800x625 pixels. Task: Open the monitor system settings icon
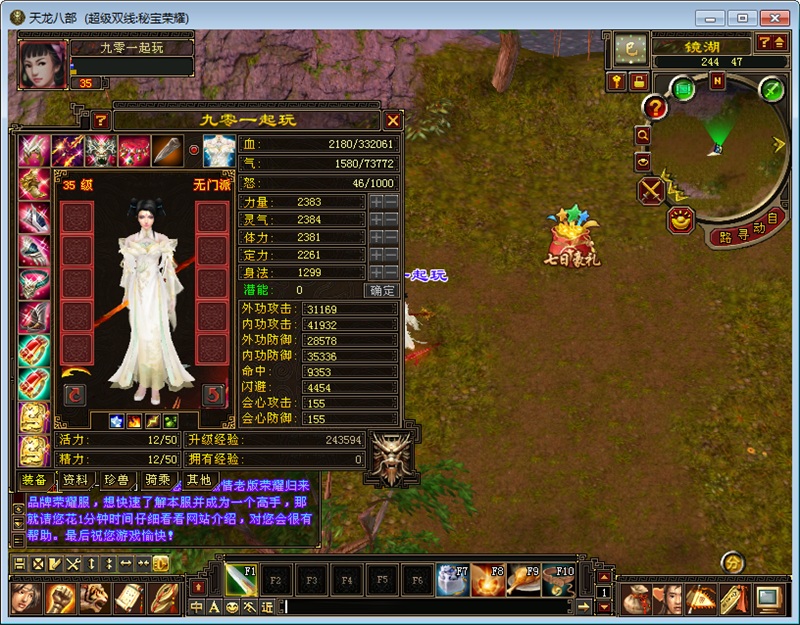pos(768,599)
